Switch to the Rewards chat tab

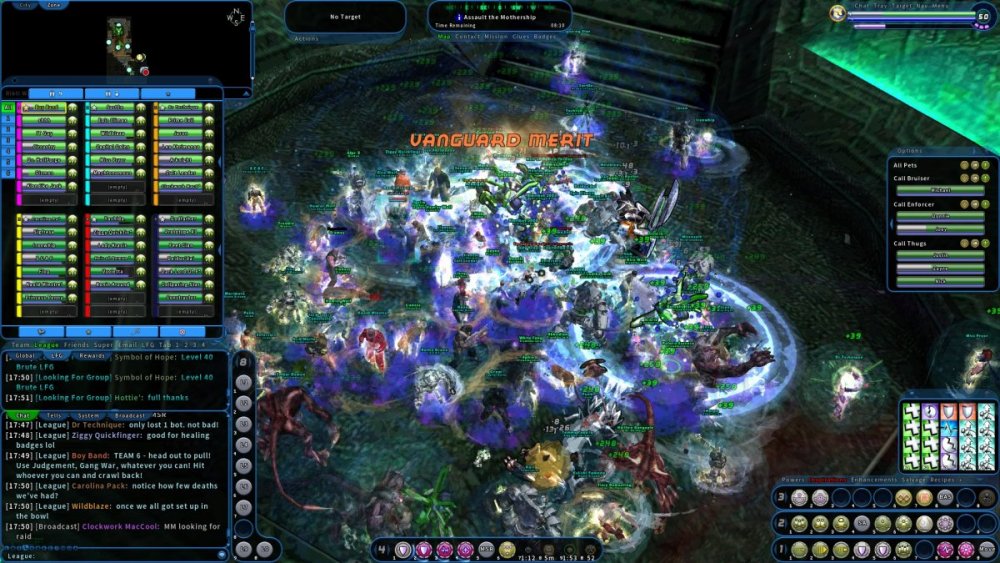(92, 355)
